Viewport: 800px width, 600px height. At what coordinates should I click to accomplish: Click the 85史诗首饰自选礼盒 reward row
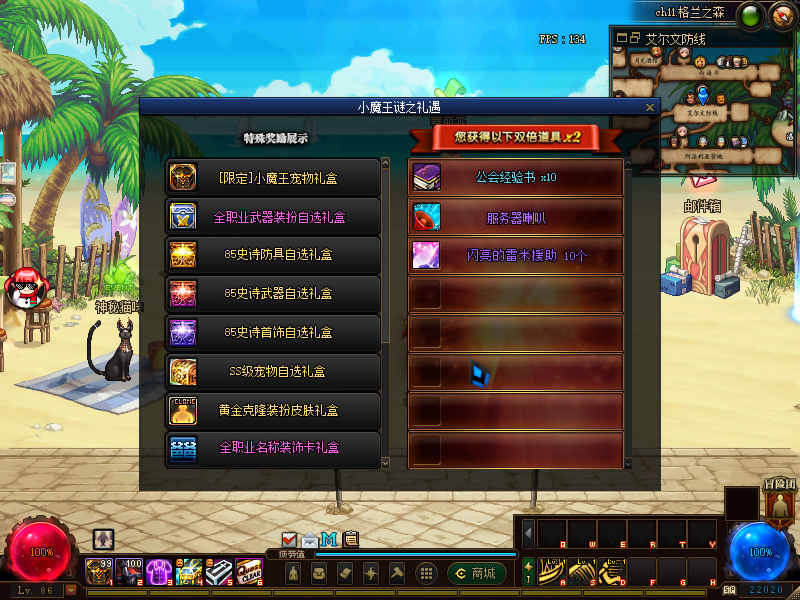click(273, 333)
